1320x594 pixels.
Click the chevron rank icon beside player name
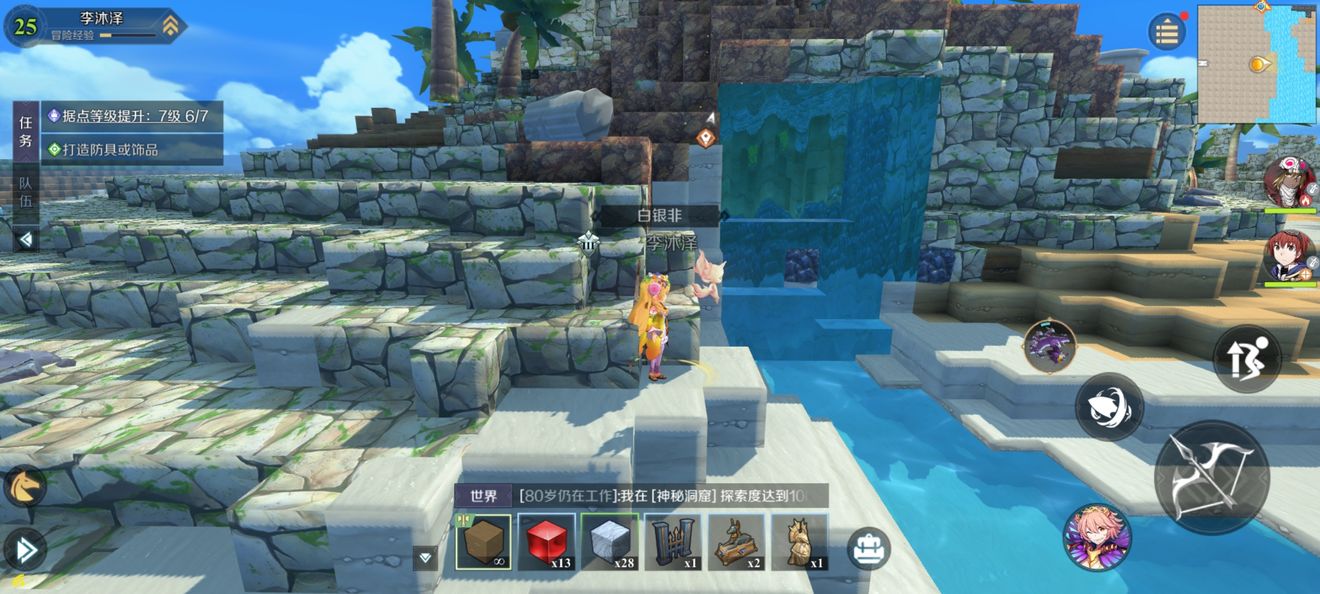[x=171, y=26]
